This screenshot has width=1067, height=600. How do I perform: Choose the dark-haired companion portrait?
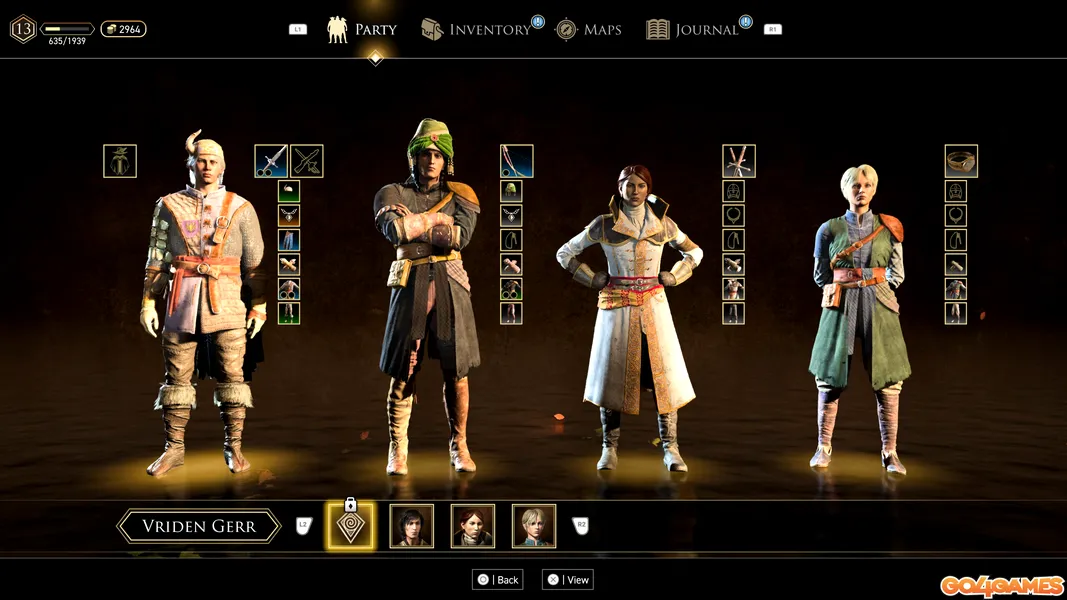pos(411,526)
